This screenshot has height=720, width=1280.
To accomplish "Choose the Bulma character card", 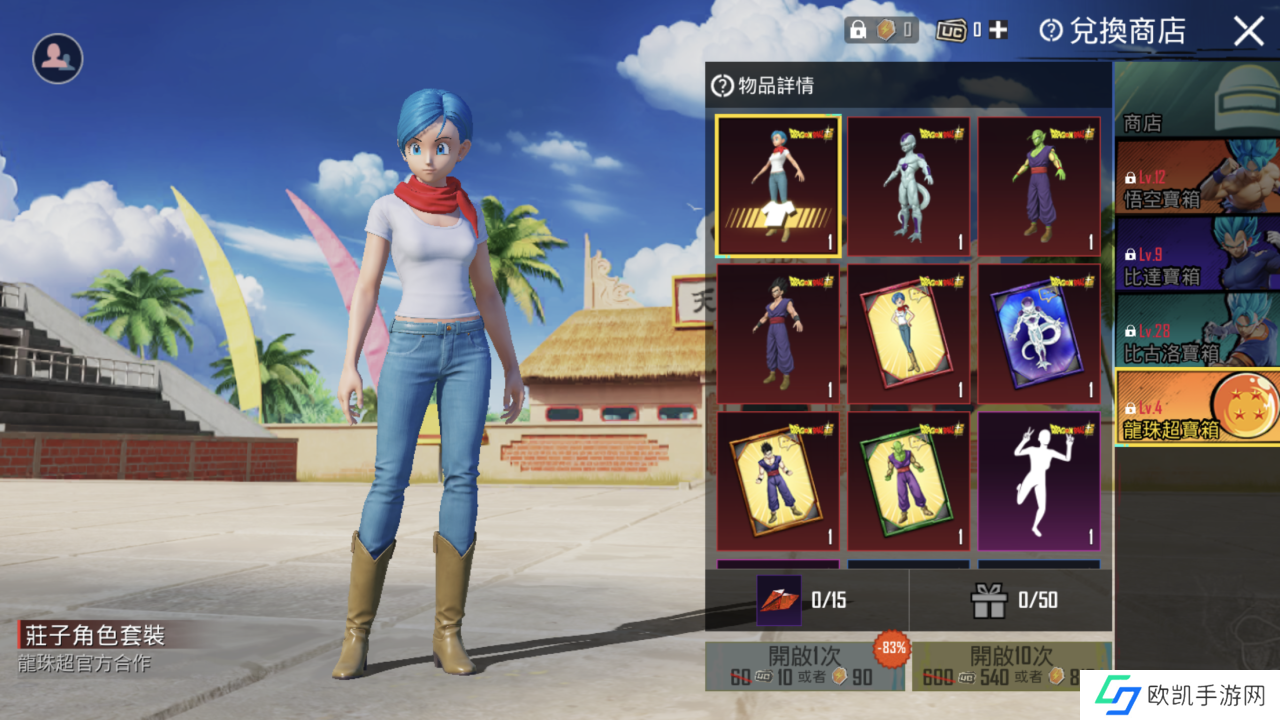I will coord(908,333).
